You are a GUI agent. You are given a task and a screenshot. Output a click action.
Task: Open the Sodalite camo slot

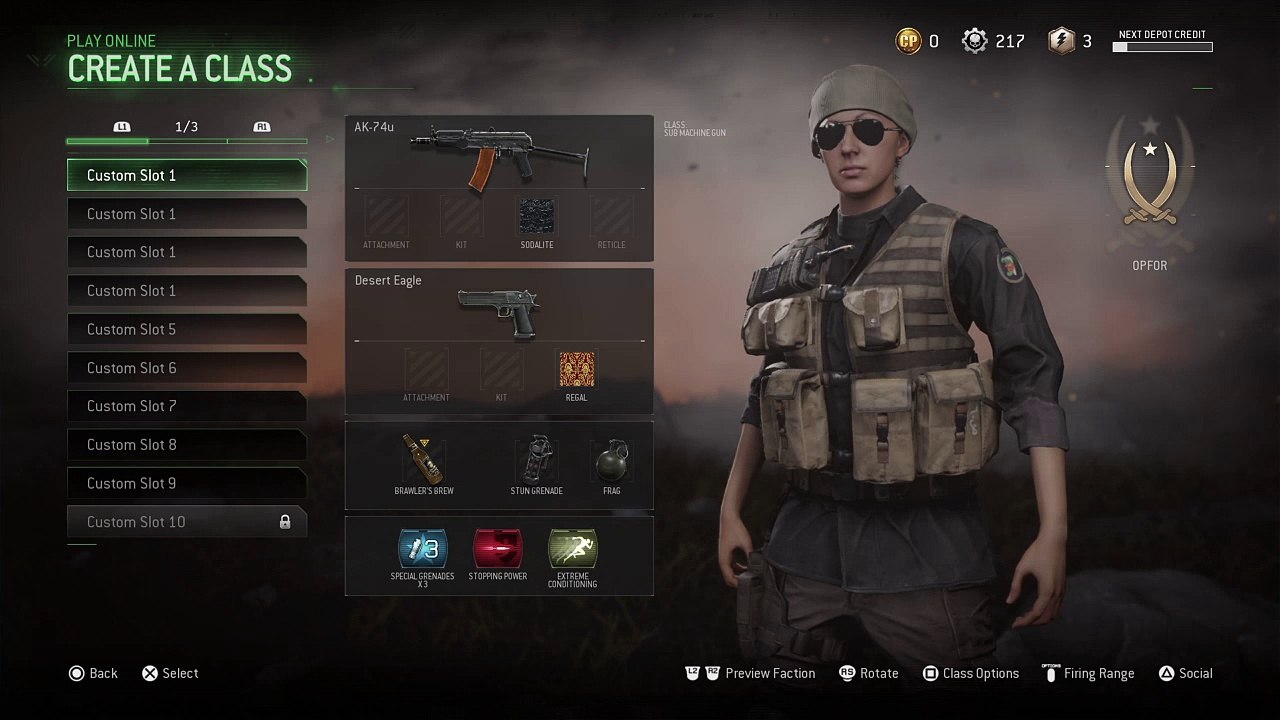(x=537, y=217)
